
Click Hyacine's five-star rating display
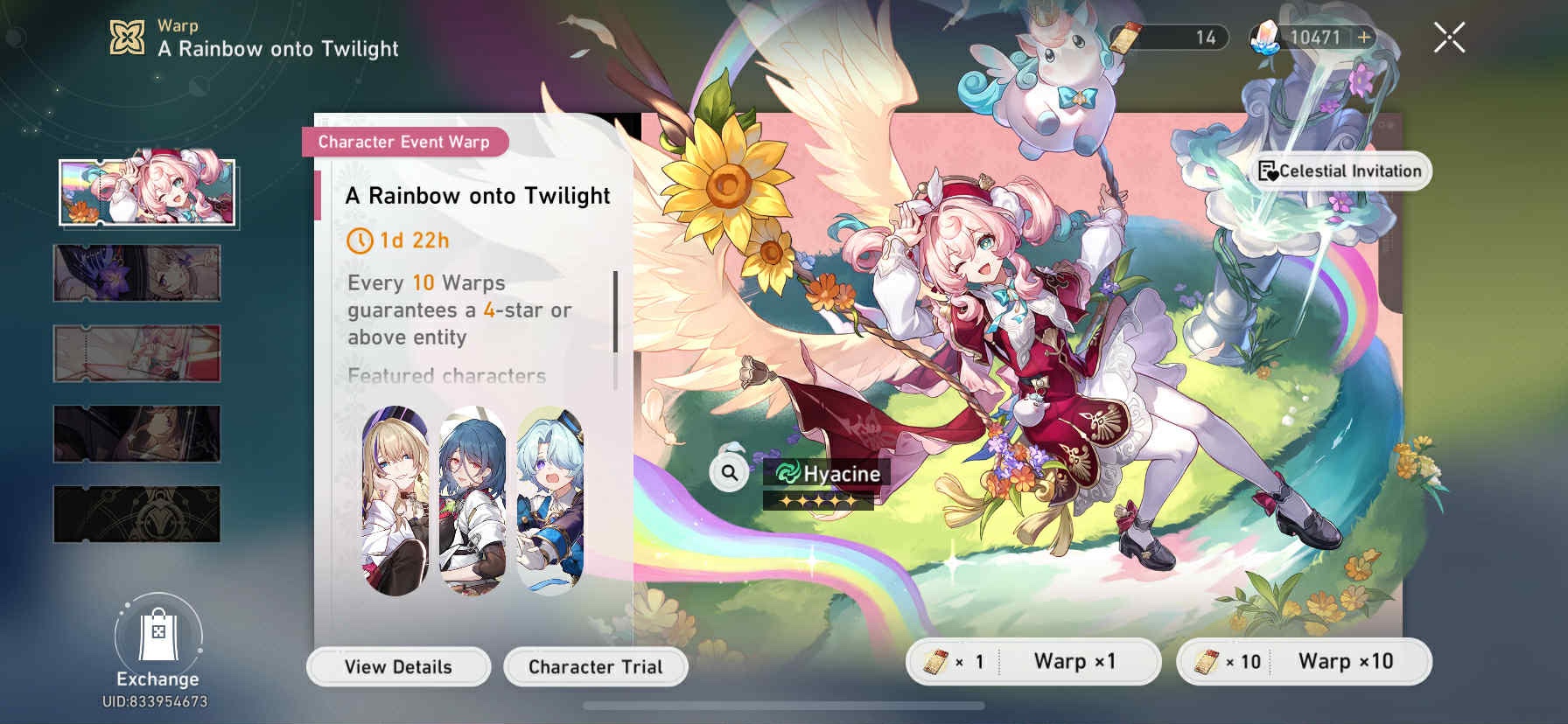pyautogui.click(x=817, y=501)
